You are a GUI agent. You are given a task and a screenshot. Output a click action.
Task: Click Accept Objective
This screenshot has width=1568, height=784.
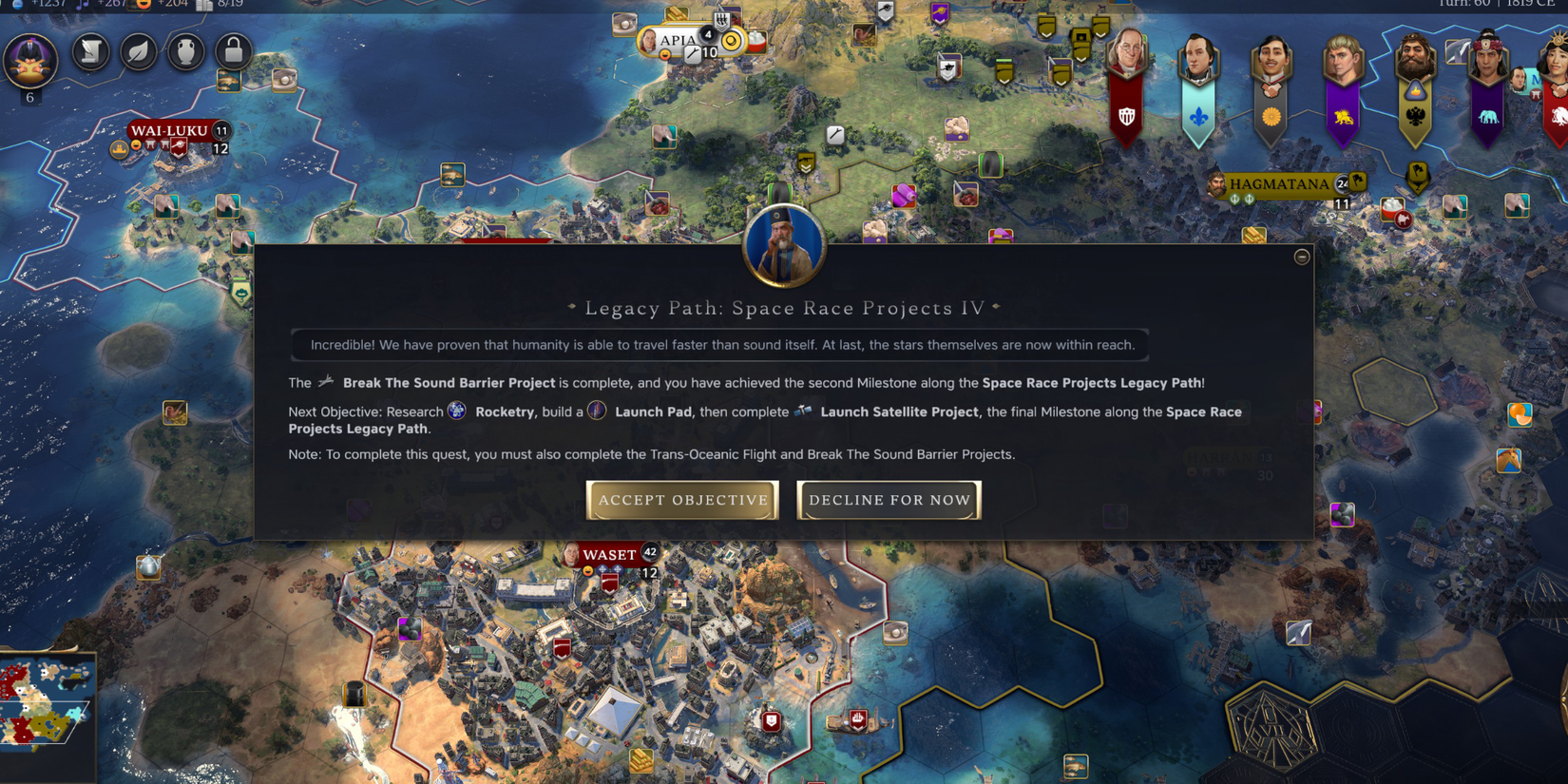tap(681, 500)
